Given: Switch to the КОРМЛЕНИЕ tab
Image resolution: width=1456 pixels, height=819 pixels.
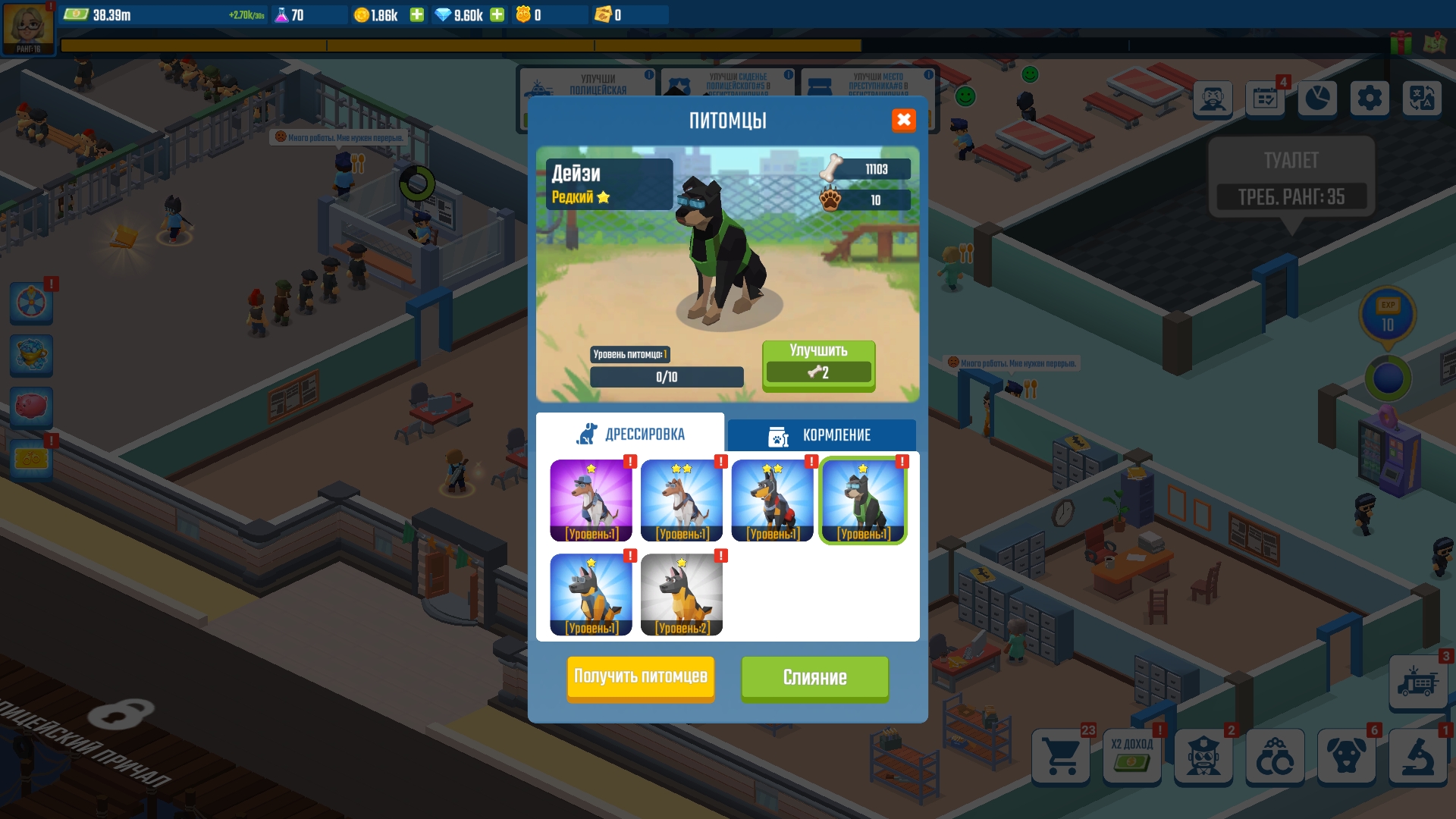Looking at the screenshot, I should coord(822,435).
